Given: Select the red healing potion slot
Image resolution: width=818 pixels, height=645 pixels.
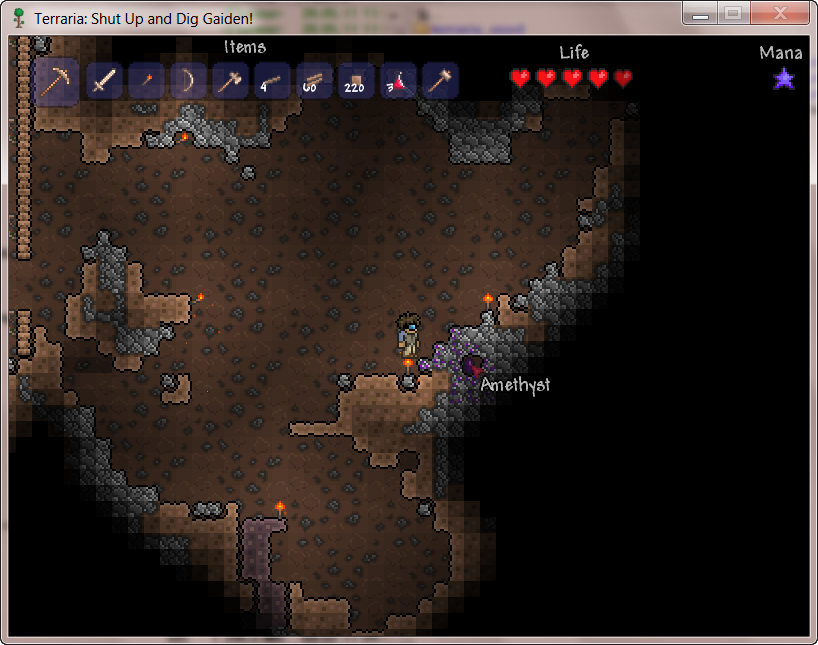Looking at the screenshot, I should coord(398,81).
